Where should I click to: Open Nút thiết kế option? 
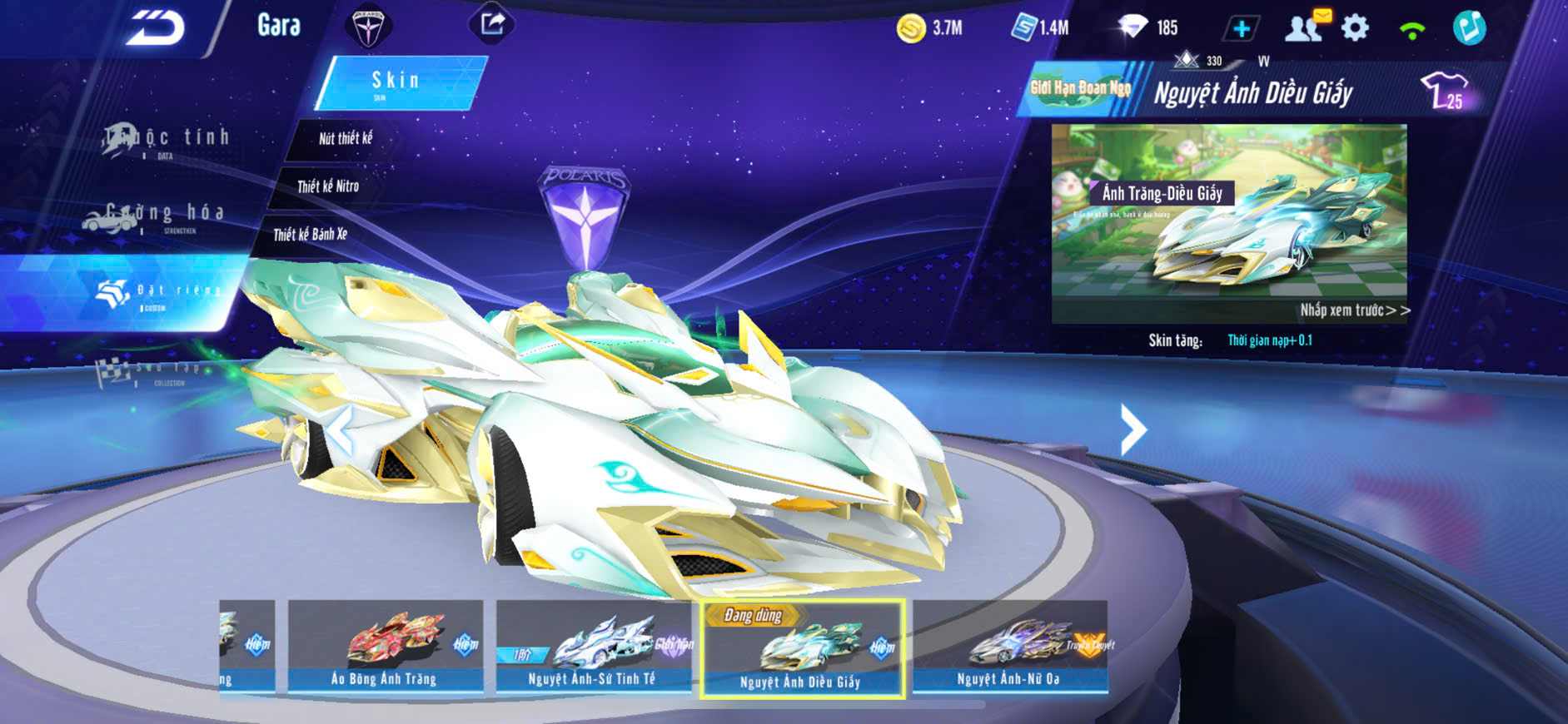(346, 139)
